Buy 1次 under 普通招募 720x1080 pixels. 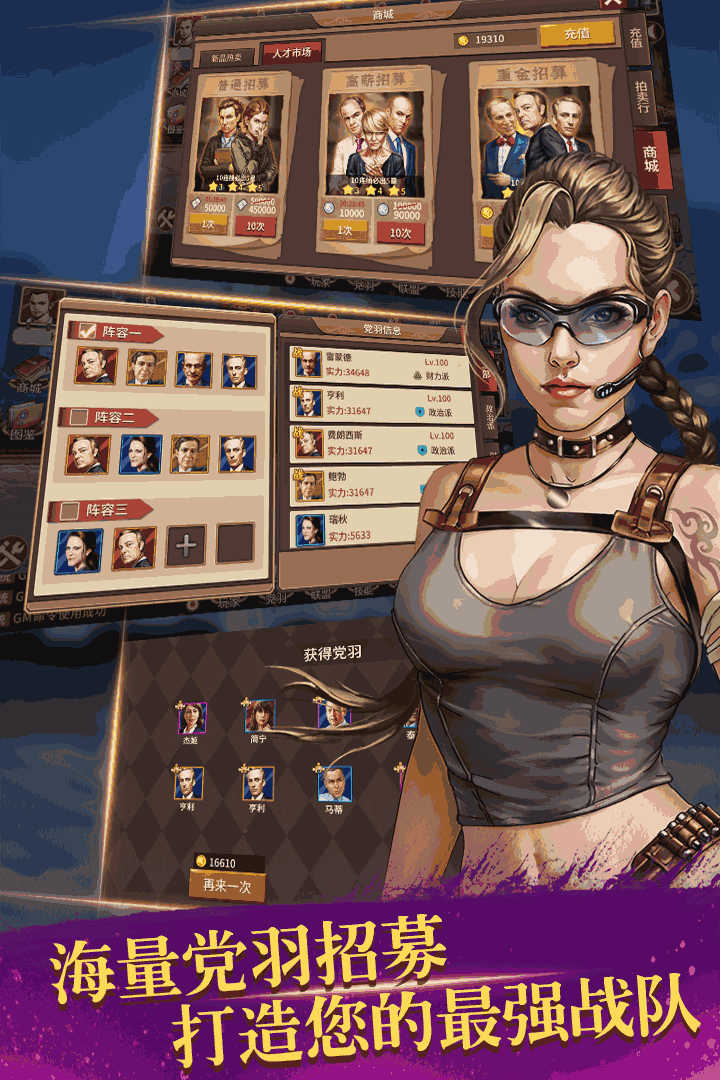[x=209, y=224]
